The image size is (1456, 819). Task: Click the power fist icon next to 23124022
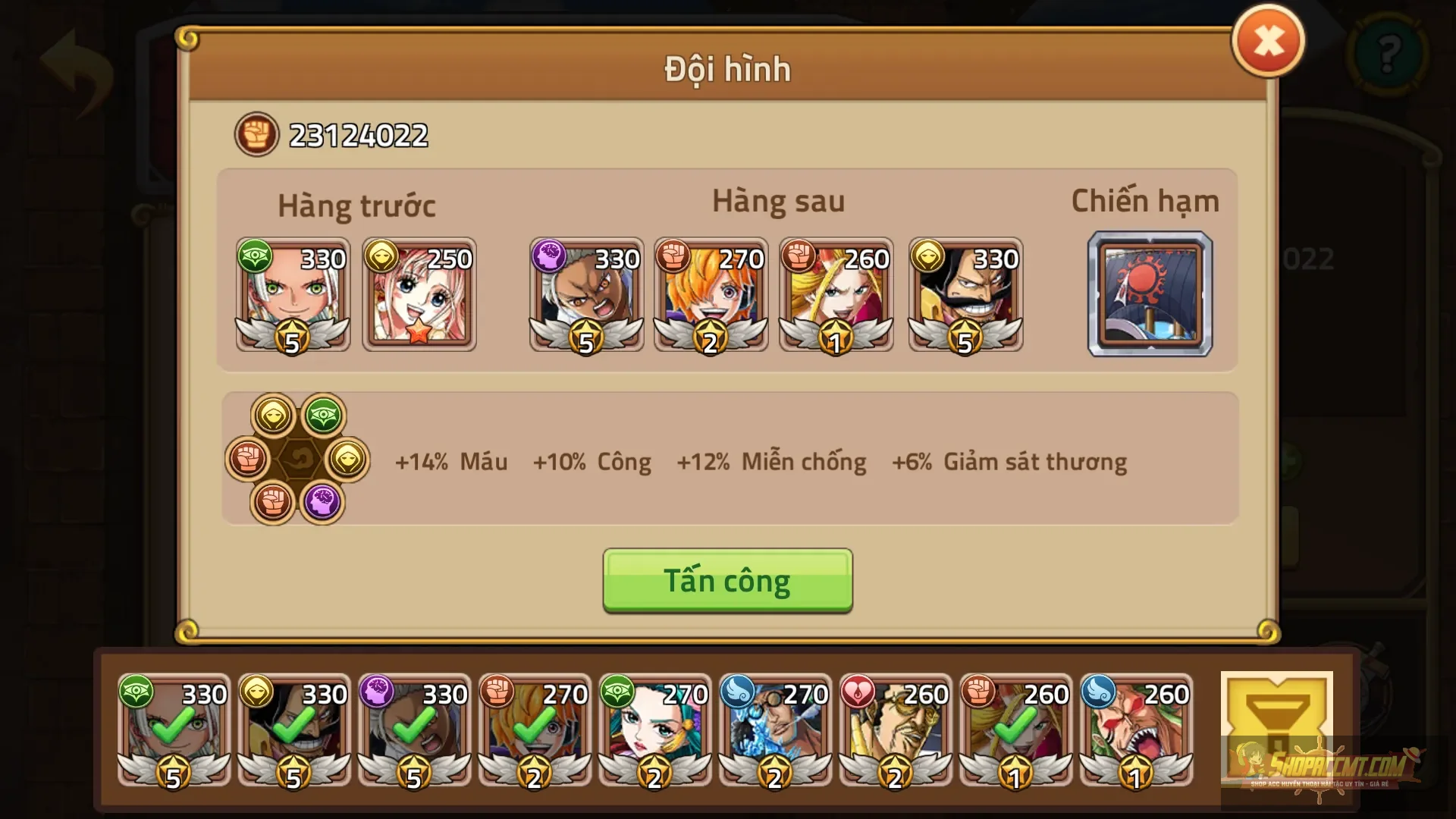click(x=257, y=134)
